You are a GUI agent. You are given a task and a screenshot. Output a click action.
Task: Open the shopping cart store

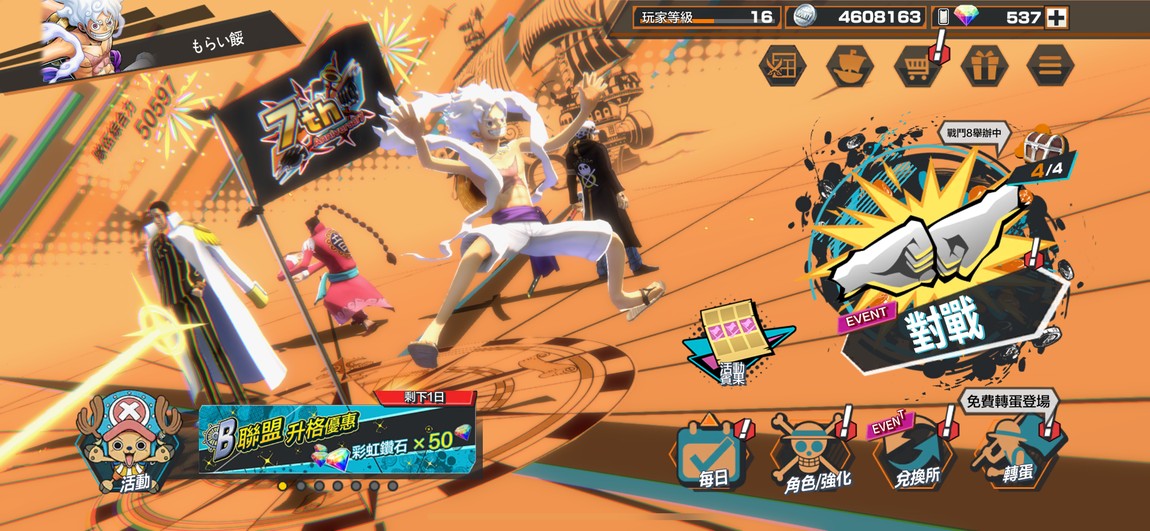pos(916,66)
